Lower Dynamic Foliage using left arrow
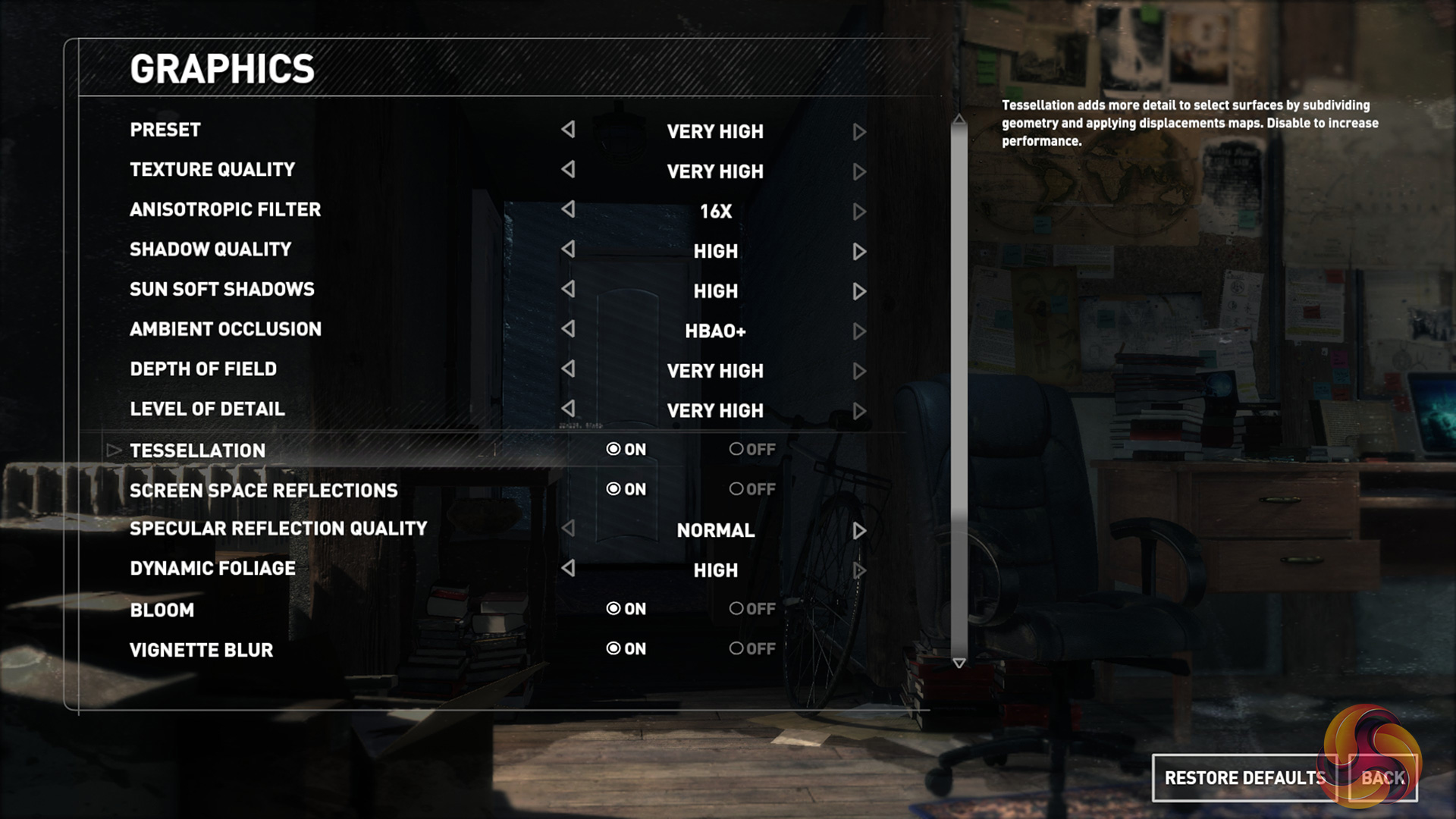The image size is (1456, 819). coord(568,569)
